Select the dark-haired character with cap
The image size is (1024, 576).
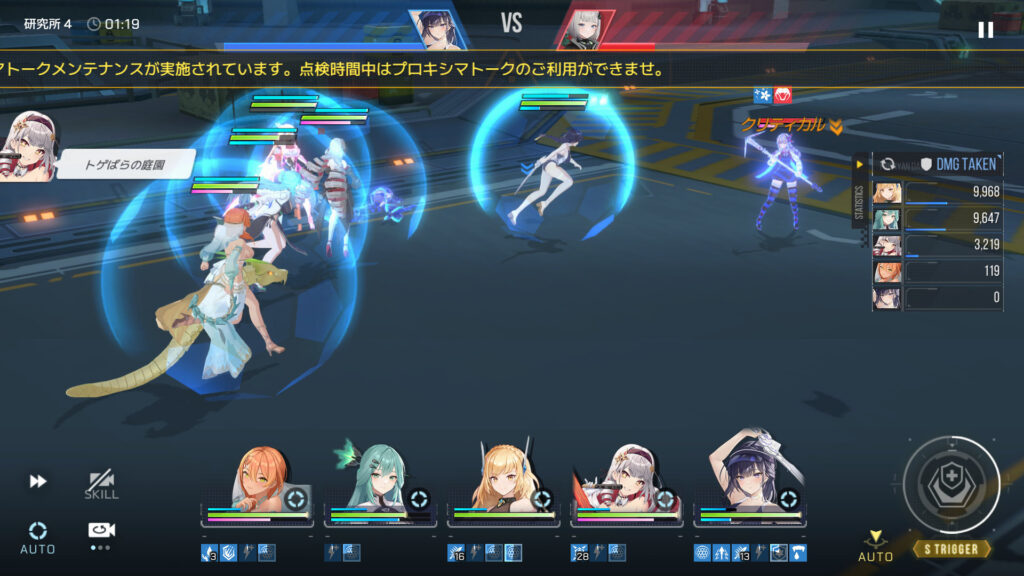pyautogui.click(x=749, y=478)
